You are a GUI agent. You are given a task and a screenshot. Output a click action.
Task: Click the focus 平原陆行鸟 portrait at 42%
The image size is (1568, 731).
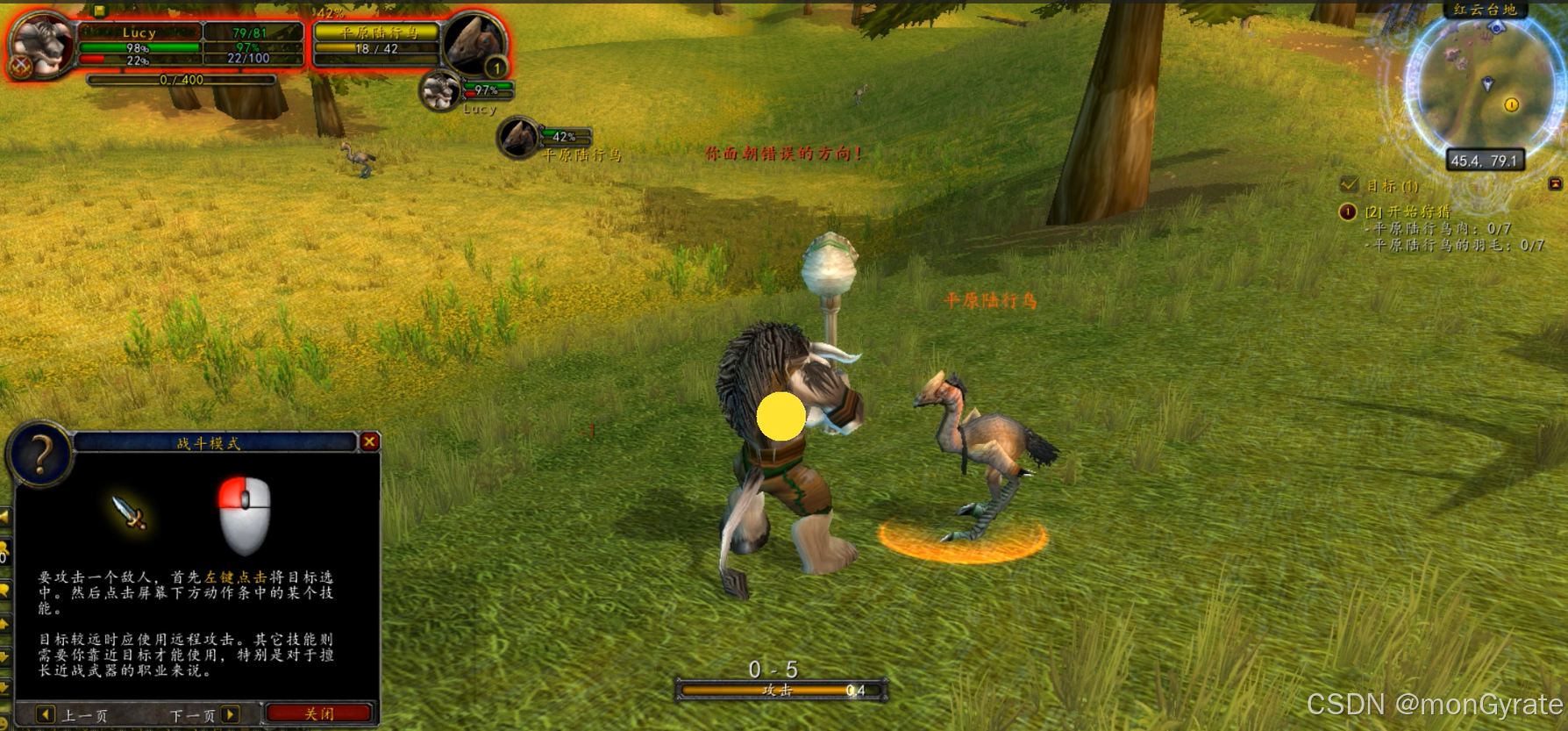coord(518,138)
